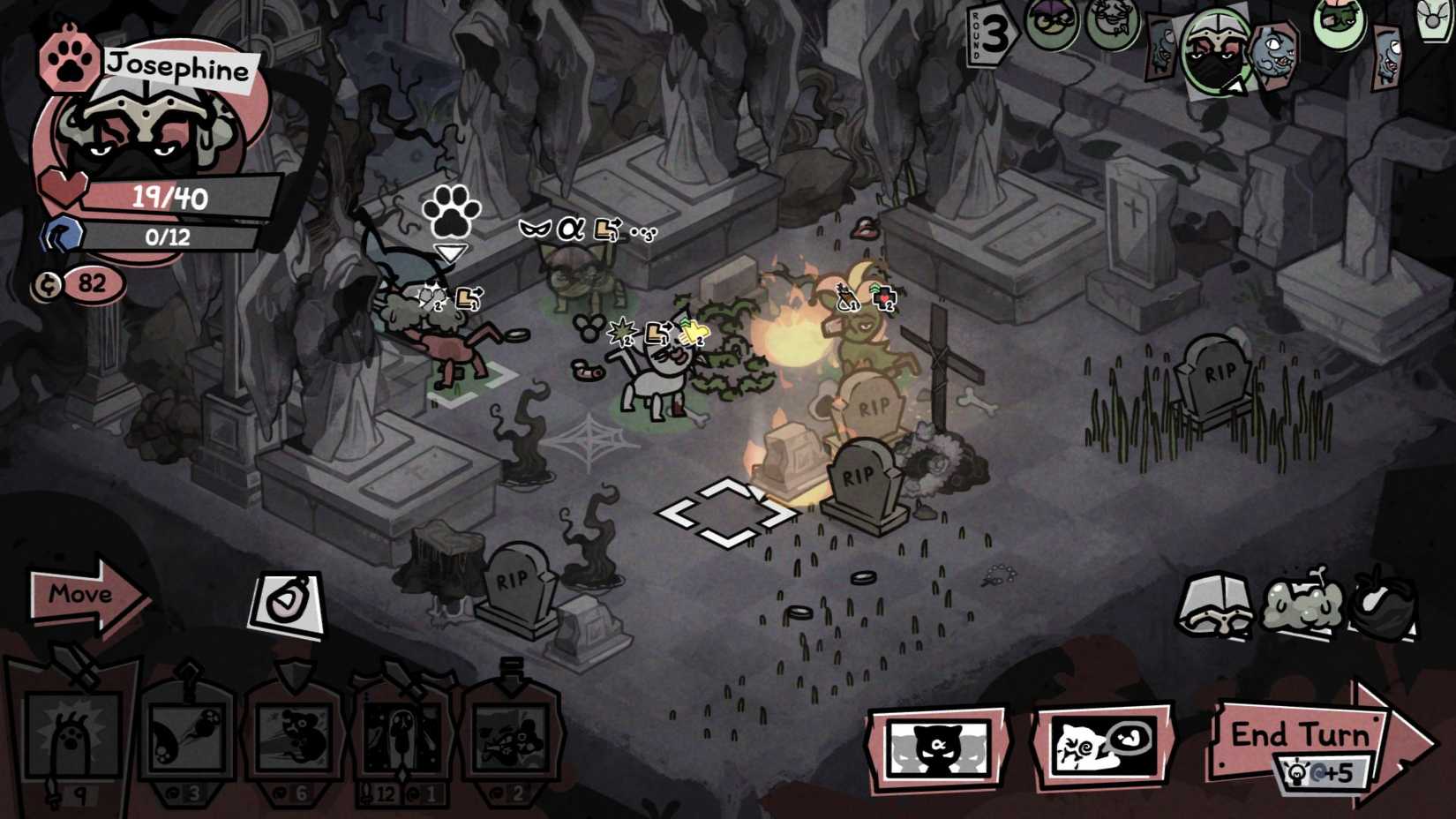Image resolution: width=1456 pixels, height=819 pixels.
Task: Click the currency counter showing 82
Action: coord(84,284)
